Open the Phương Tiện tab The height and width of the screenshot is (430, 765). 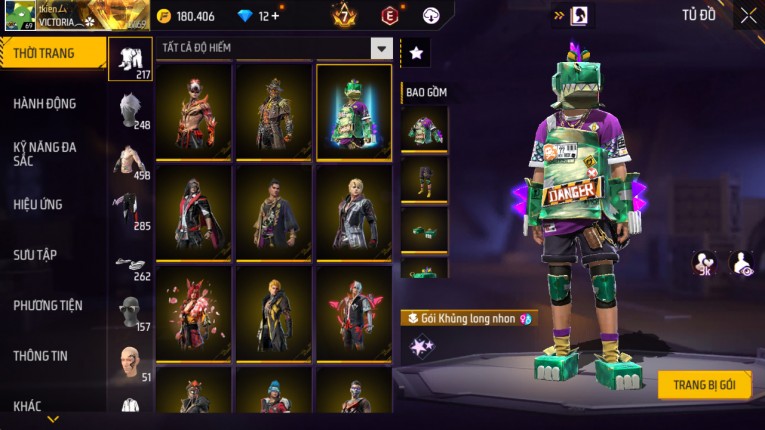pyautogui.click(x=48, y=306)
